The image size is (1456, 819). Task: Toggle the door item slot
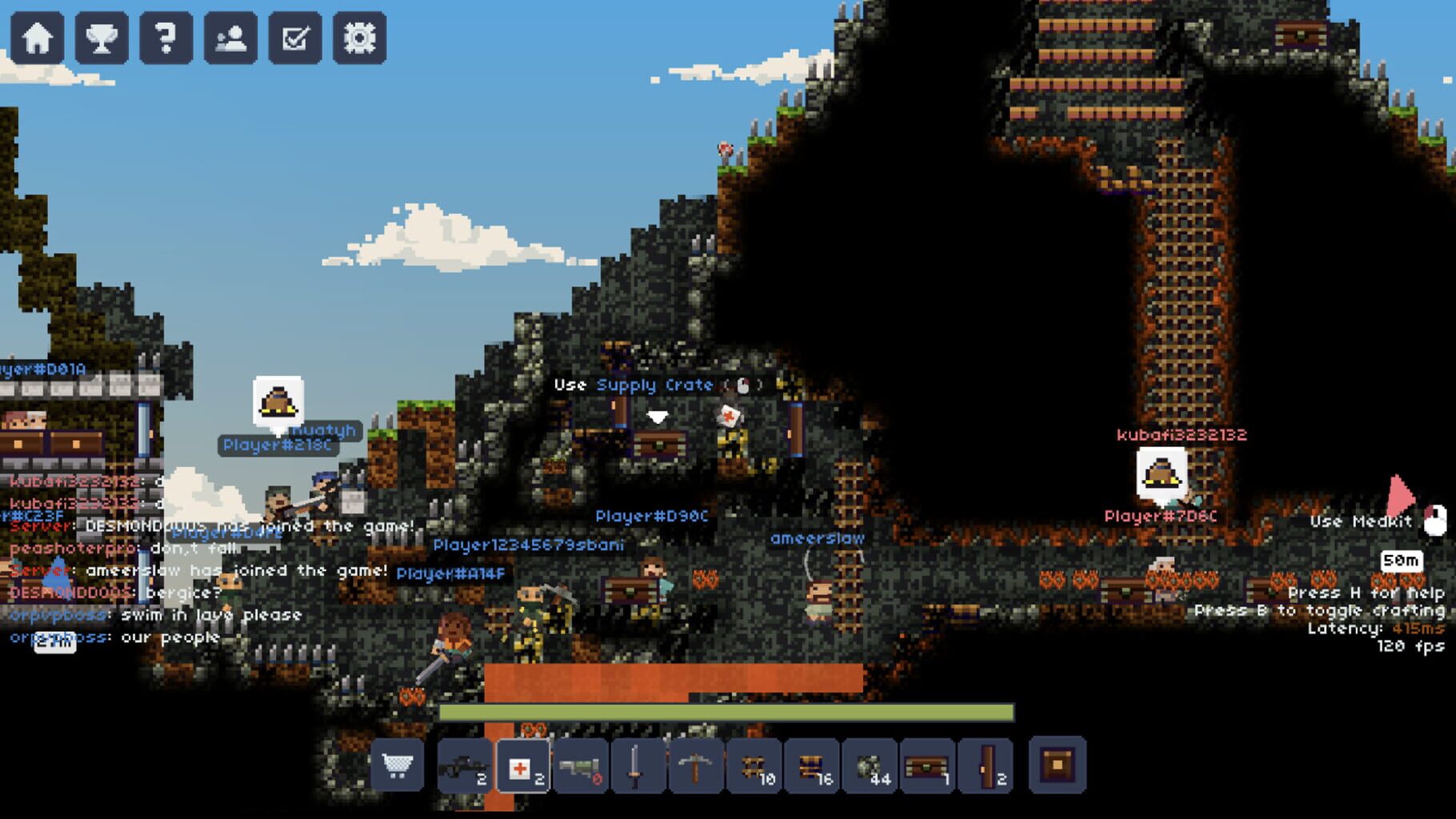coord(984,766)
